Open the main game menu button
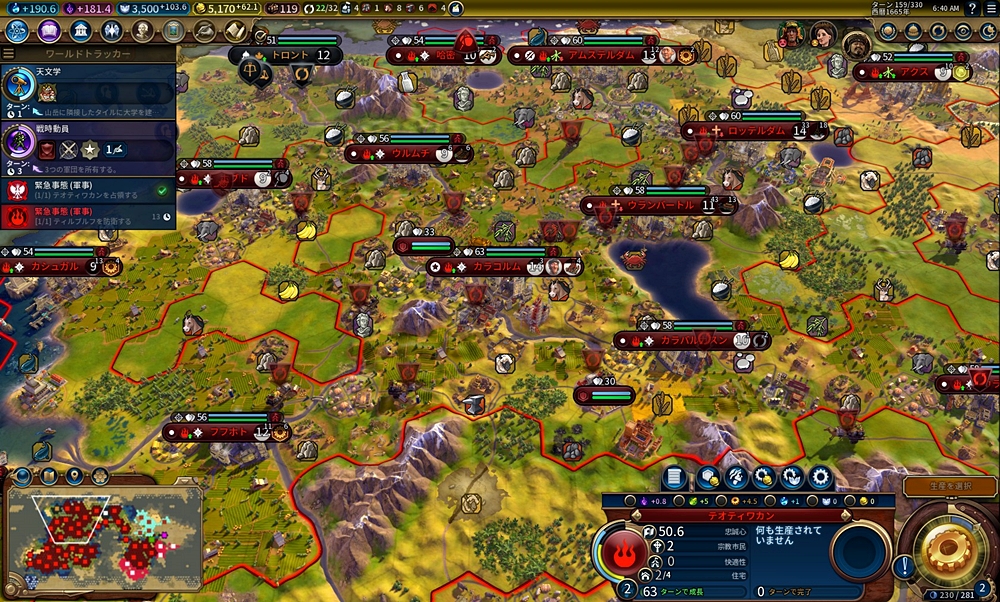The width and height of the screenshot is (1000, 602). click(989, 8)
